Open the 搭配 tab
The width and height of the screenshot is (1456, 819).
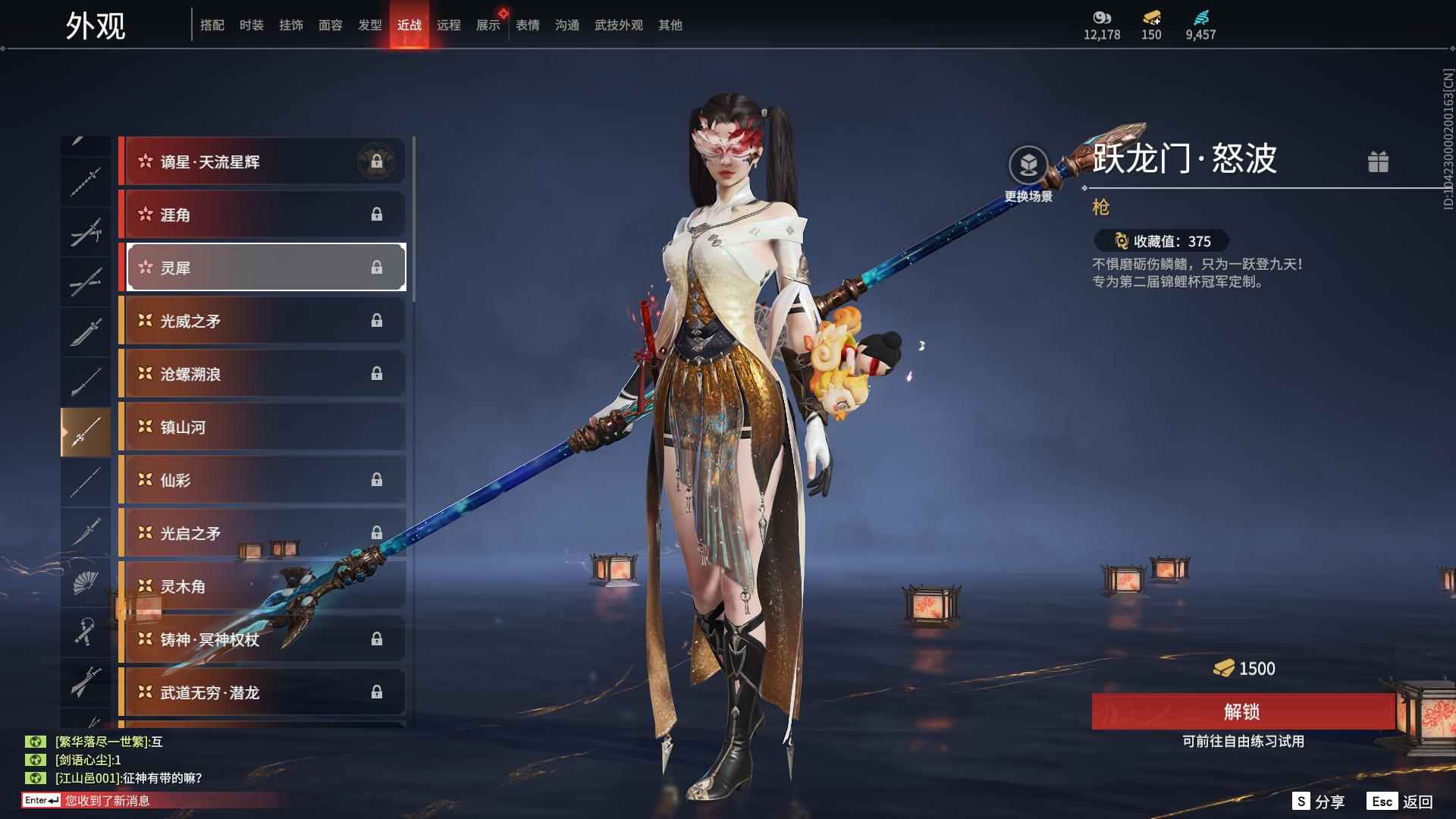click(212, 25)
